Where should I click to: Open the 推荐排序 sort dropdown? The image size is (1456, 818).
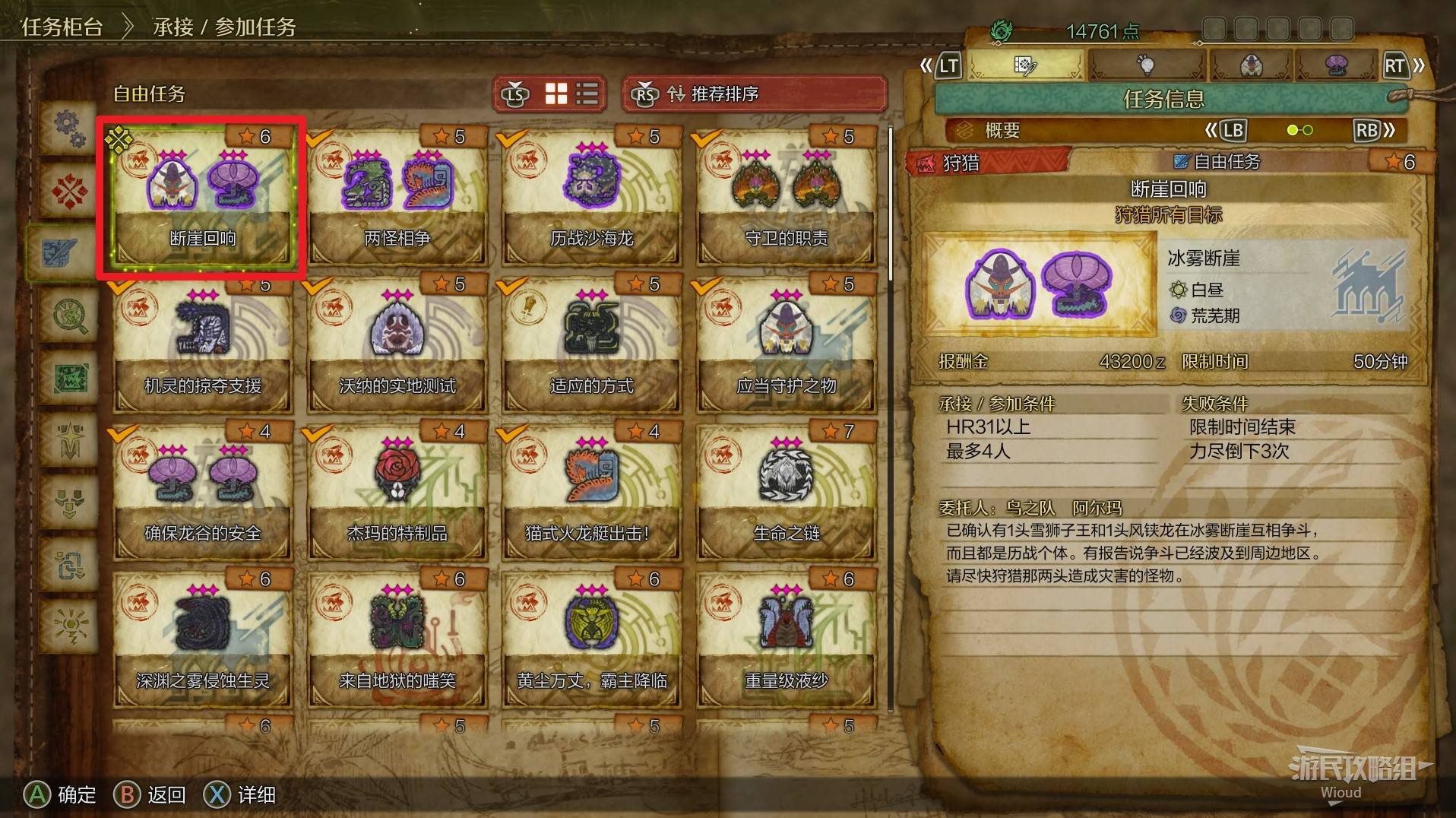(754, 94)
